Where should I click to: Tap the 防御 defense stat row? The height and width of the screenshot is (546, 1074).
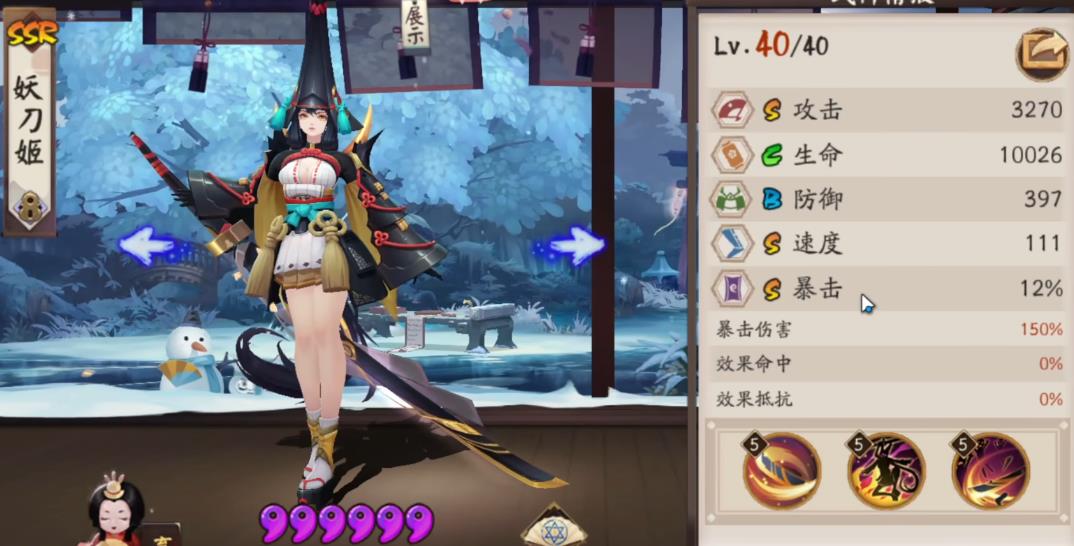point(886,199)
